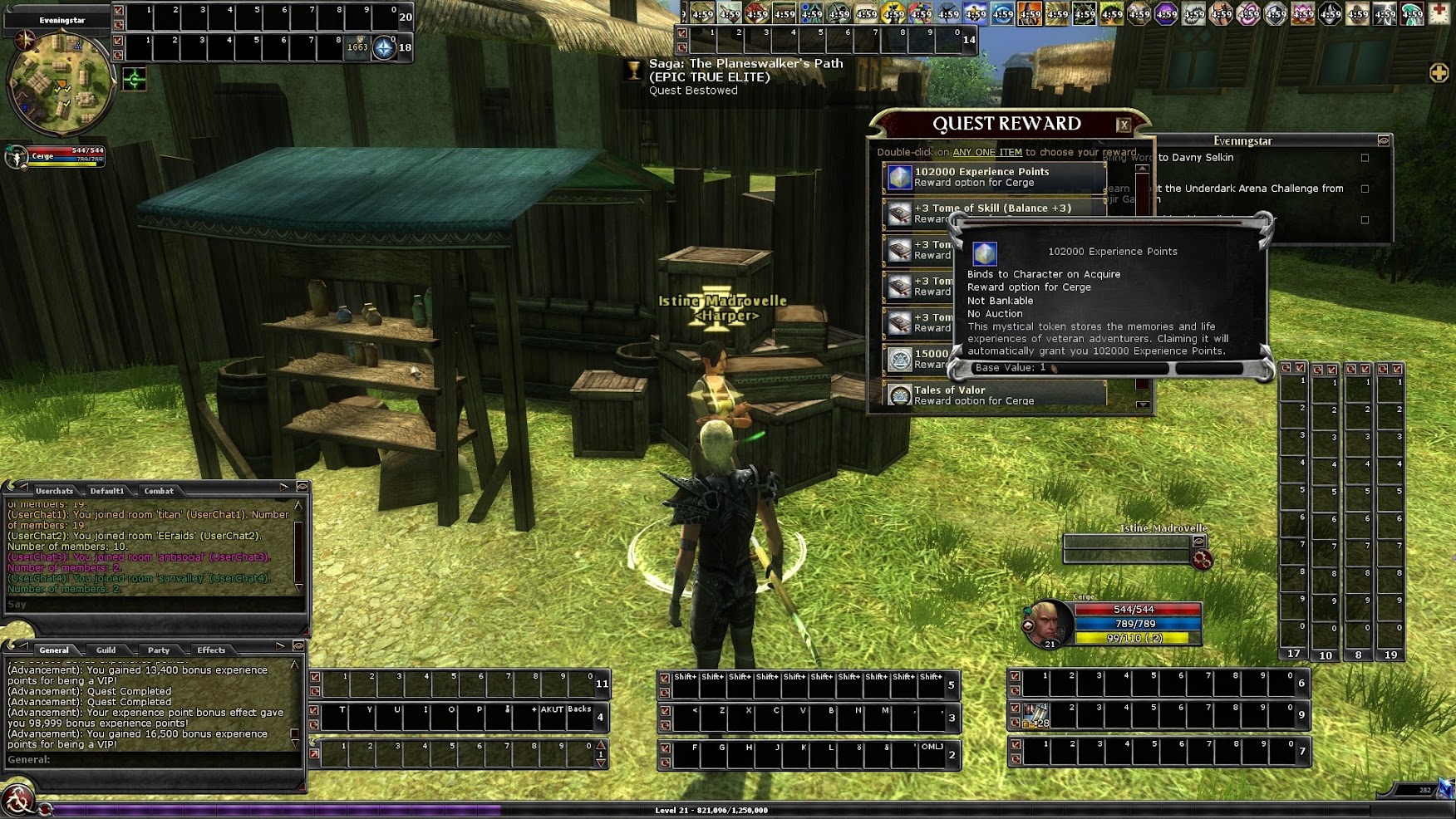1456x819 pixels.
Task: Switch to the Guild chat tab
Action: [x=106, y=650]
